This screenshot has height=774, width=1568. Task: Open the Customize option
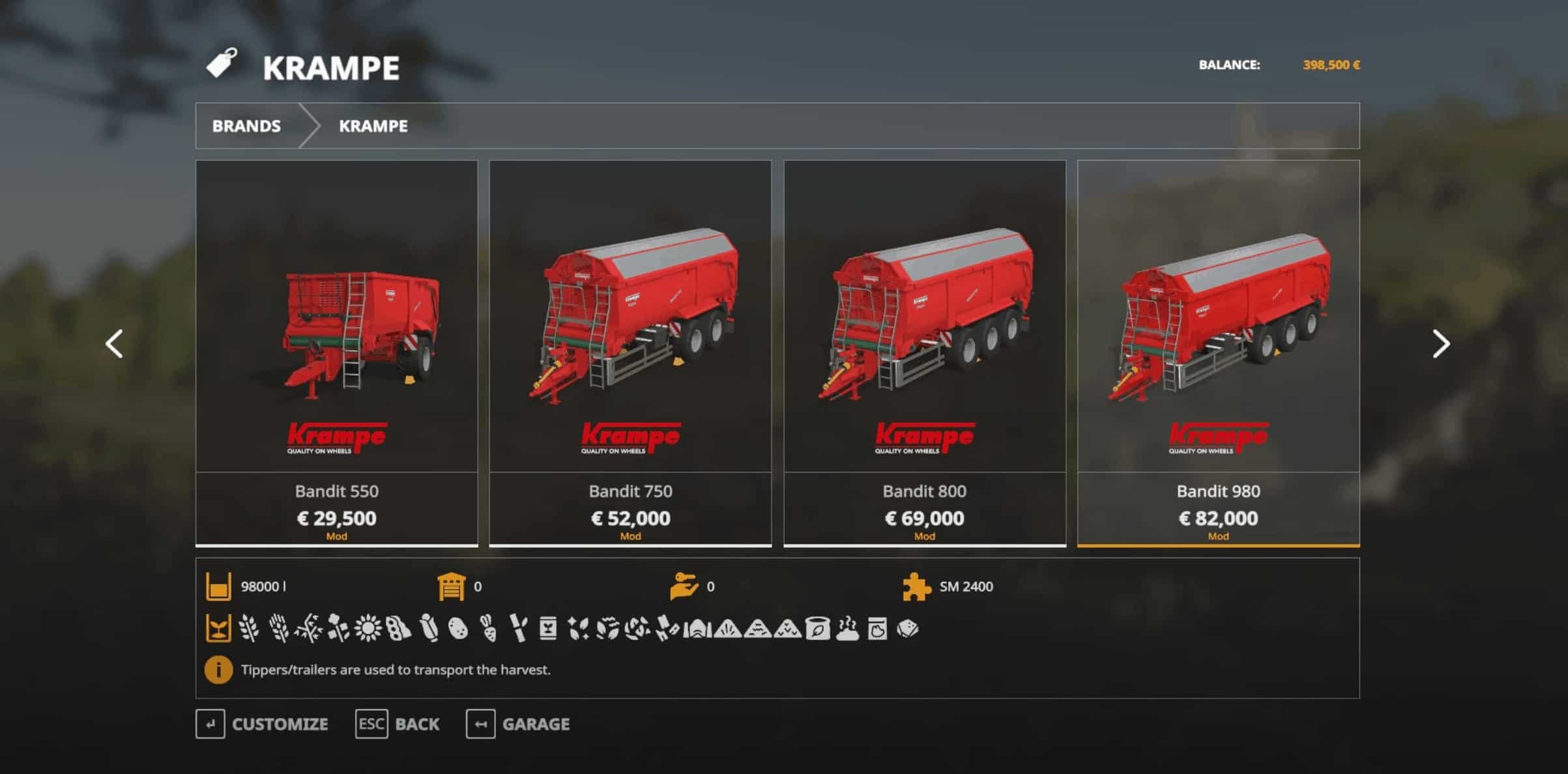[x=262, y=724]
